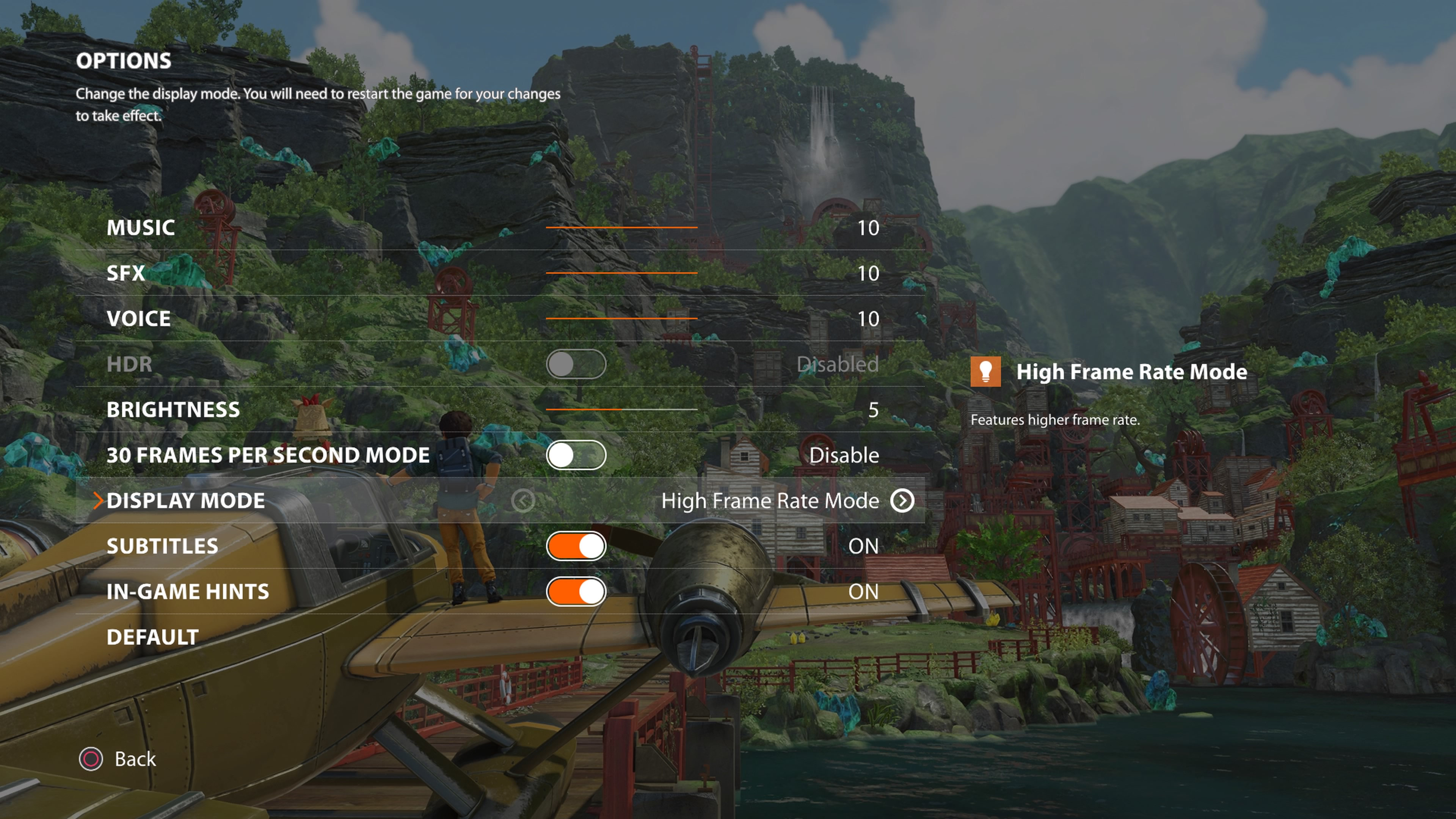The height and width of the screenshot is (819, 1456).
Task: Disable In-Game Hints
Action: tap(576, 591)
